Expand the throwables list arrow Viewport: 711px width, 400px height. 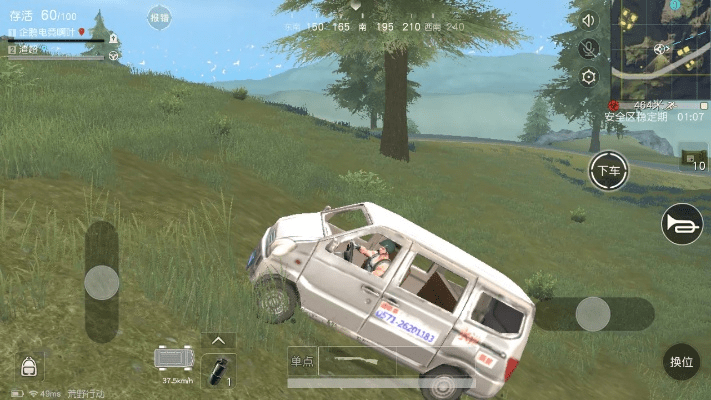pyautogui.click(x=218, y=341)
